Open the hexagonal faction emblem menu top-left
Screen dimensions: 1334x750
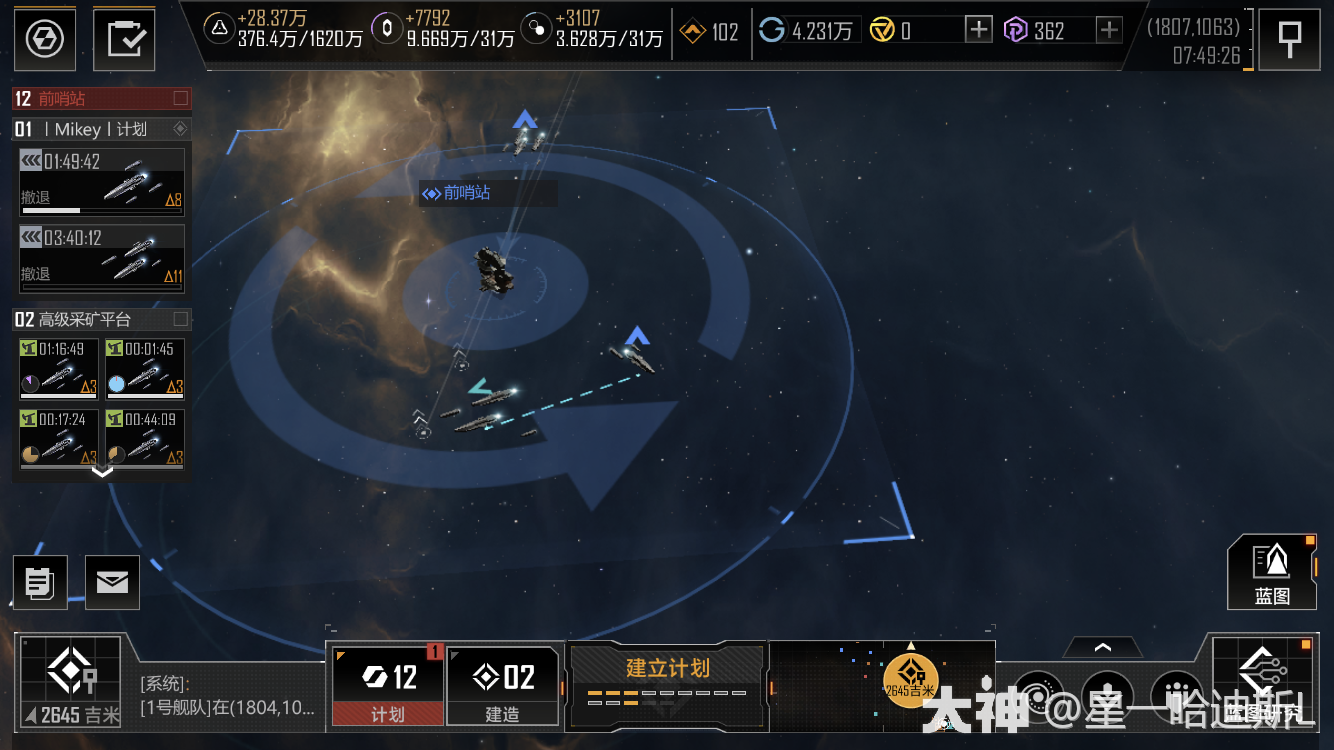pyautogui.click(x=44, y=38)
